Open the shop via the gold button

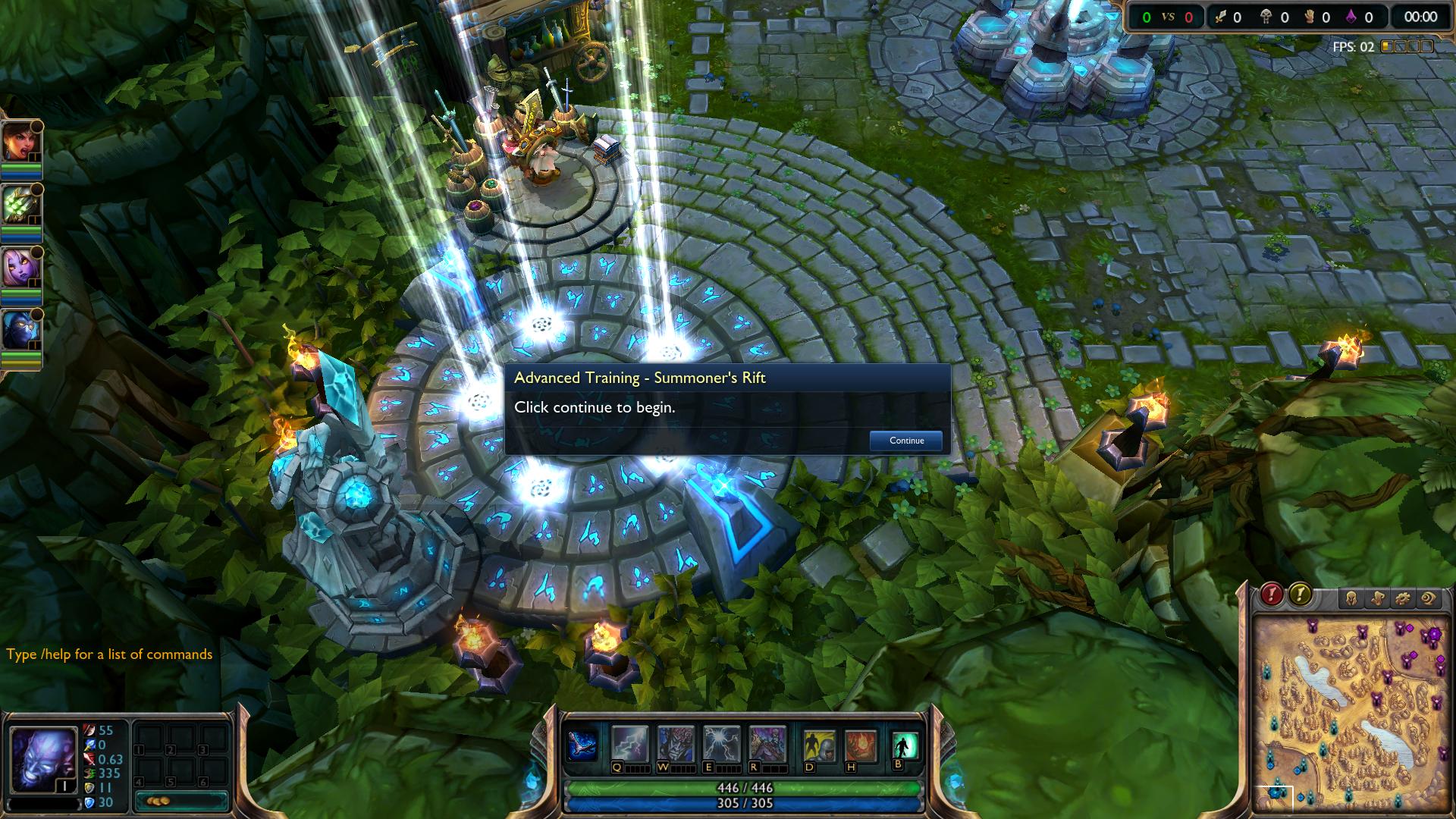pos(180,801)
